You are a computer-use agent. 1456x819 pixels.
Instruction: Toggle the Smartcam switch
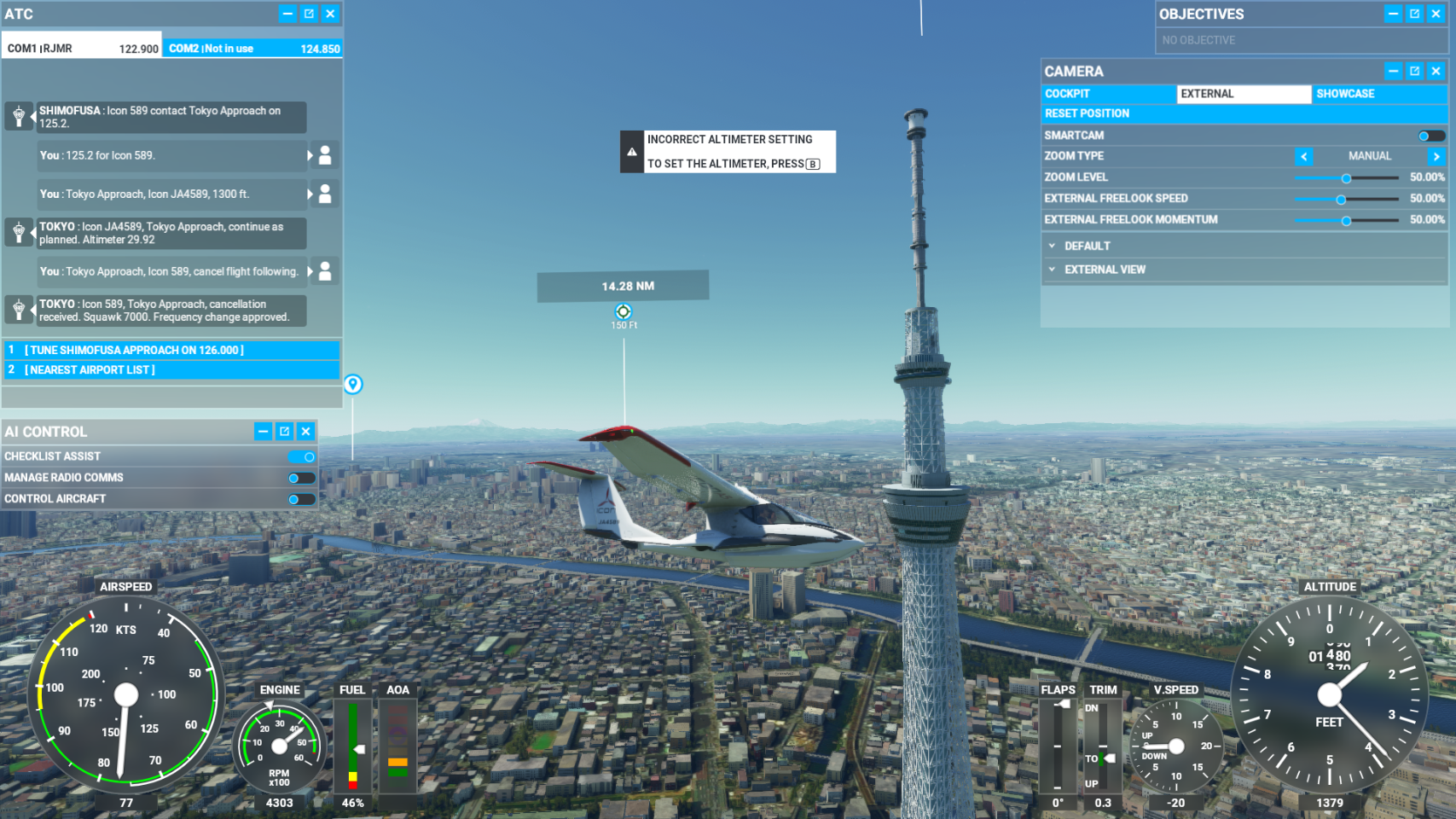[x=1430, y=136]
